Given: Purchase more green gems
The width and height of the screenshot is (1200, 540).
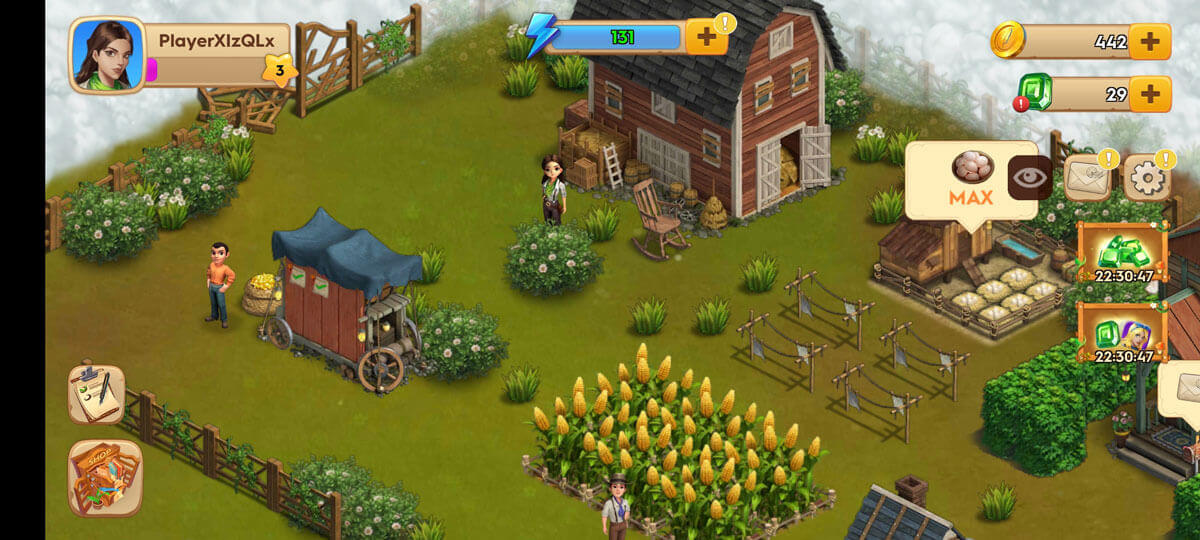Looking at the screenshot, I should coord(1150,94).
